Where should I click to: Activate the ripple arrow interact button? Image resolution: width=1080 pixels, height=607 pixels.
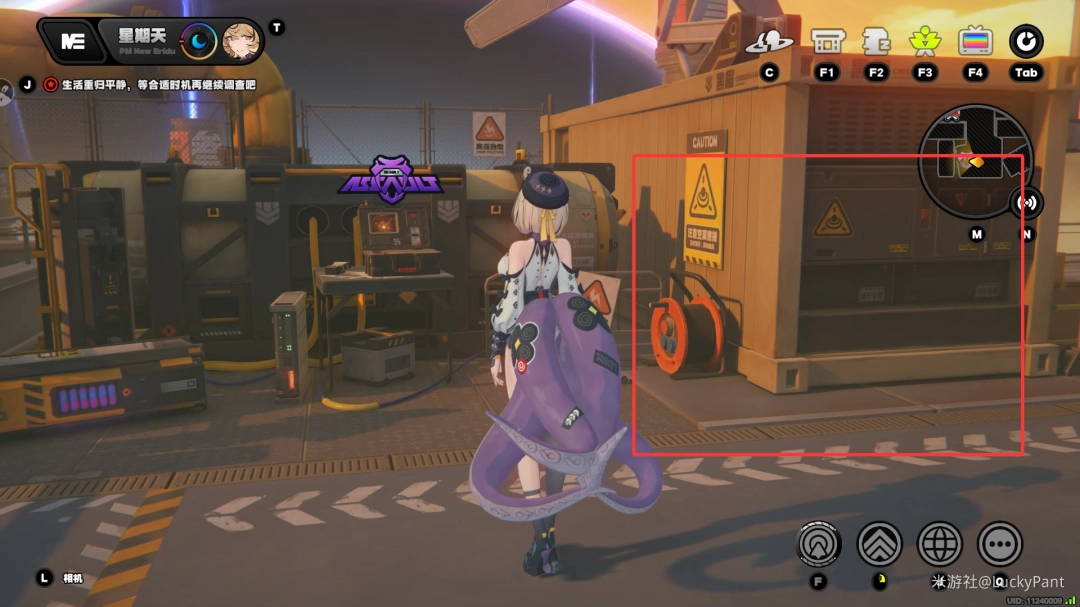(819, 545)
